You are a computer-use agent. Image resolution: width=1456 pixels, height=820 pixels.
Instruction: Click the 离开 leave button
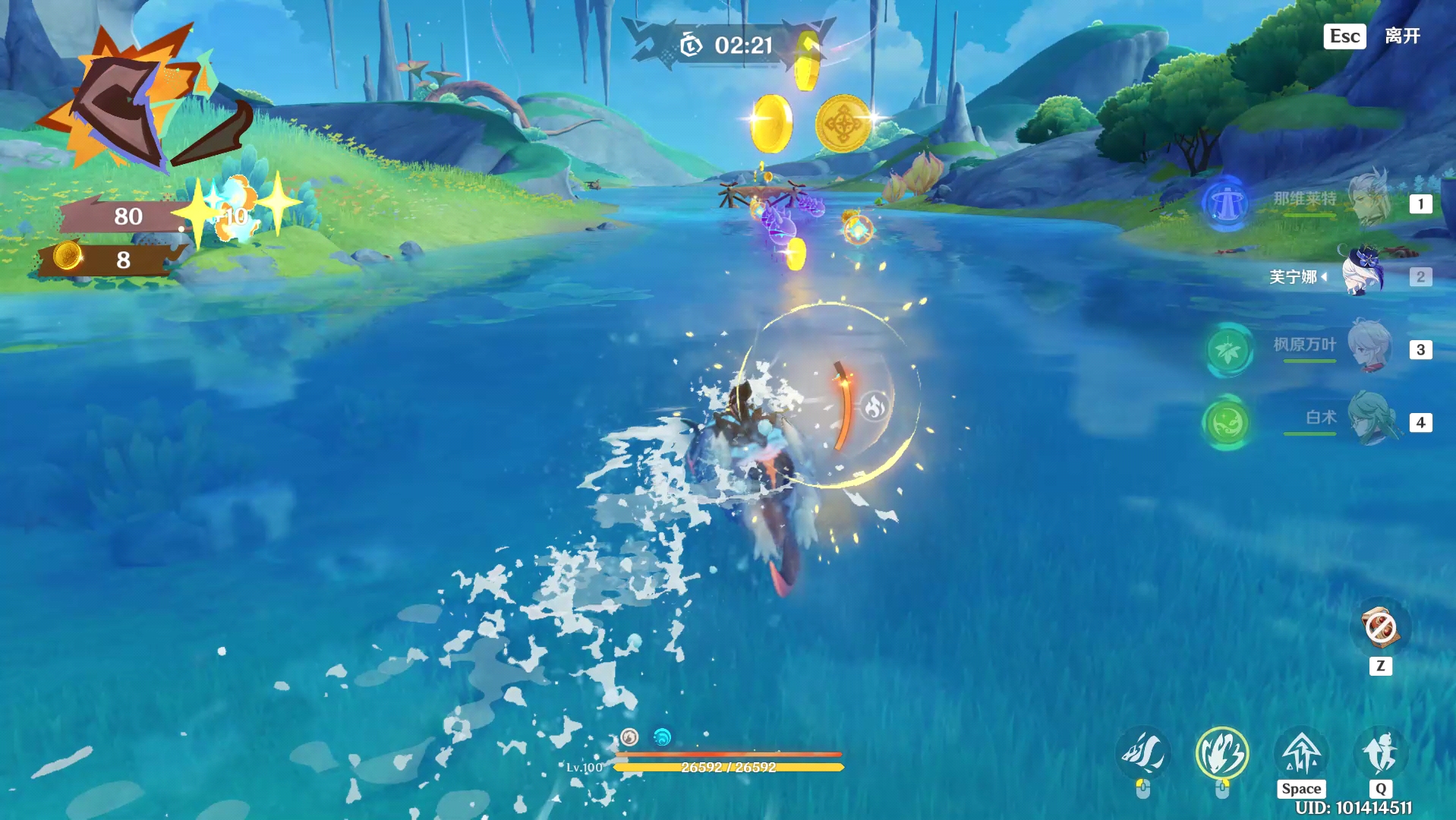coord(1401,36)
